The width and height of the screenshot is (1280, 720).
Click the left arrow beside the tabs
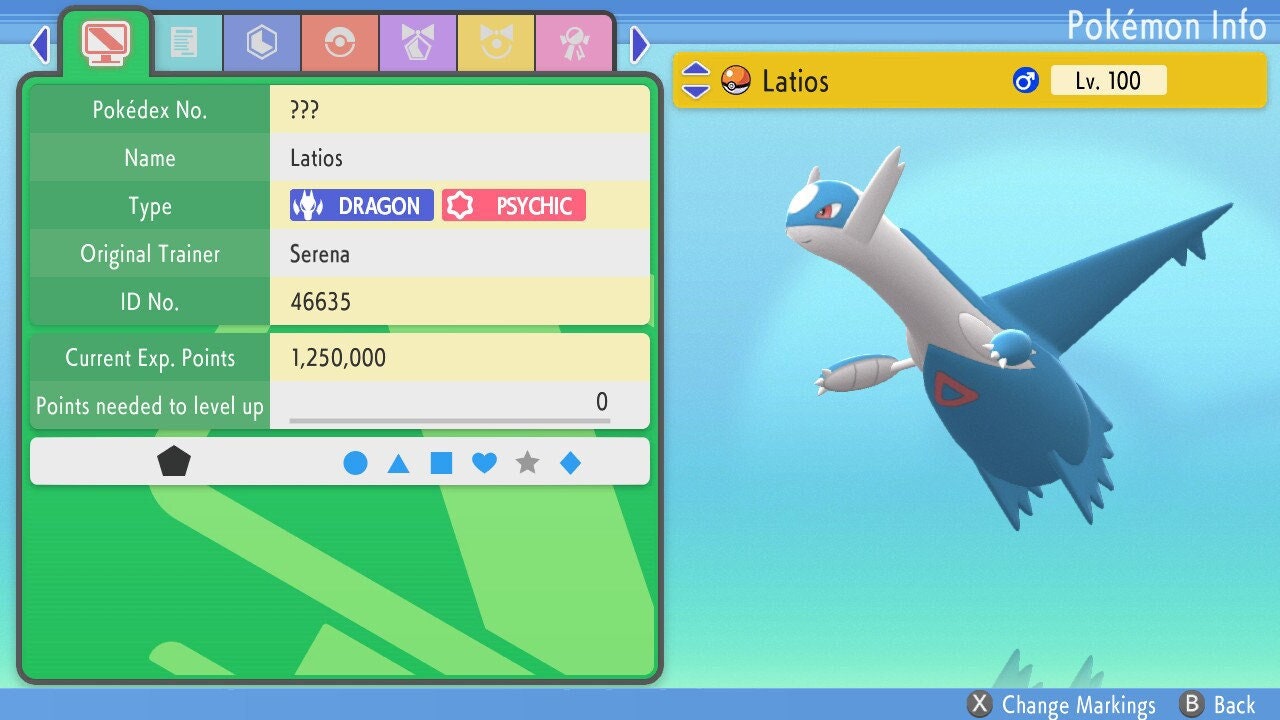40,44
